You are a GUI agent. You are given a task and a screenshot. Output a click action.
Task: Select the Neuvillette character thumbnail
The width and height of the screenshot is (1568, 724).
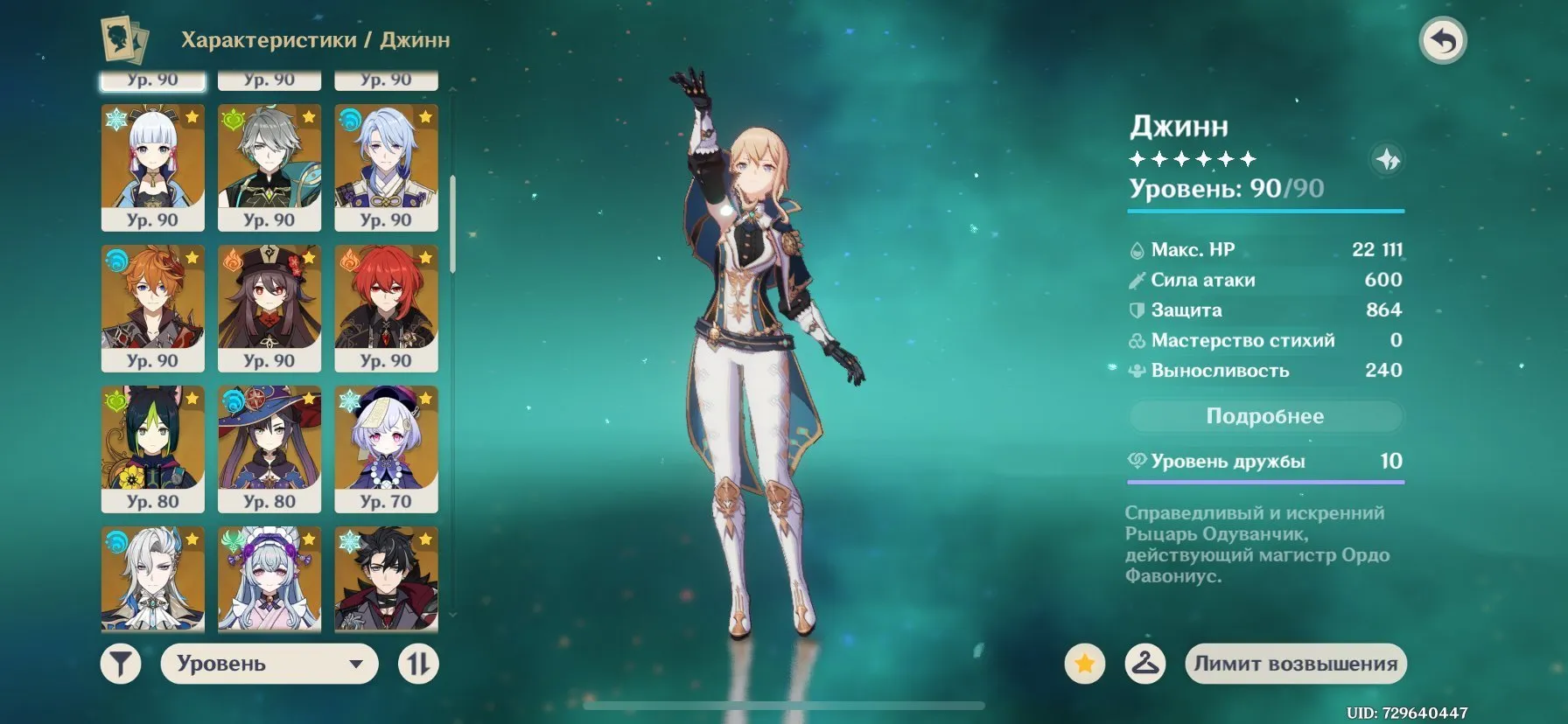click(152, 580)
